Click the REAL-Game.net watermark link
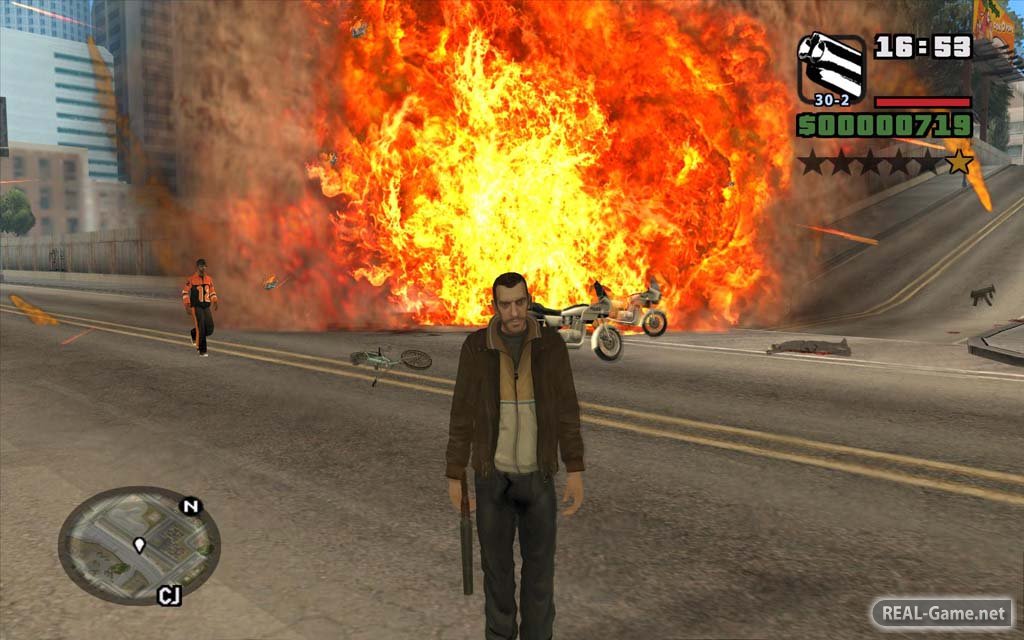The width and height of the screenshot is (1024, 640). coord(942,611)
